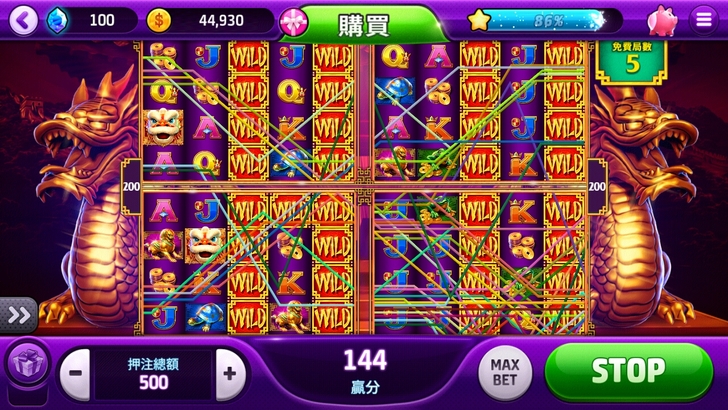The height and width of the screenshot is (410, 728).
Task: Set the maximum bet with MAX BET
Action: click(504, 372)
